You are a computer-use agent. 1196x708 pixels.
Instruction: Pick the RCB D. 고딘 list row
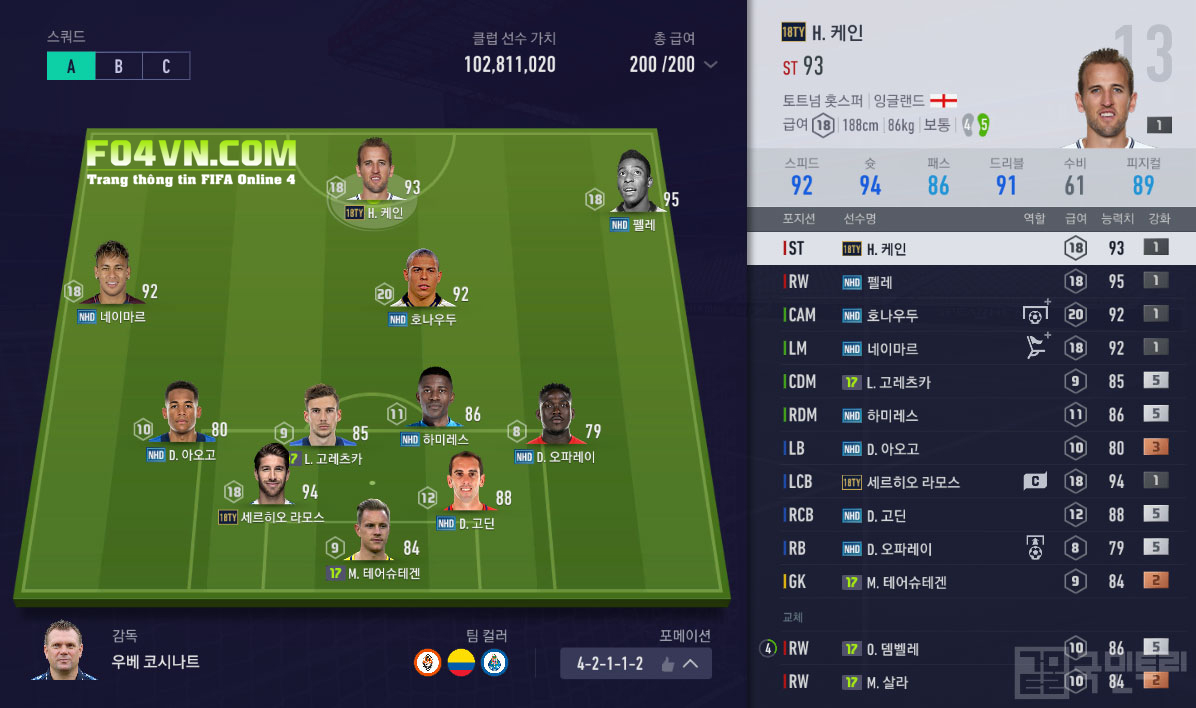[x=970, y=515]
